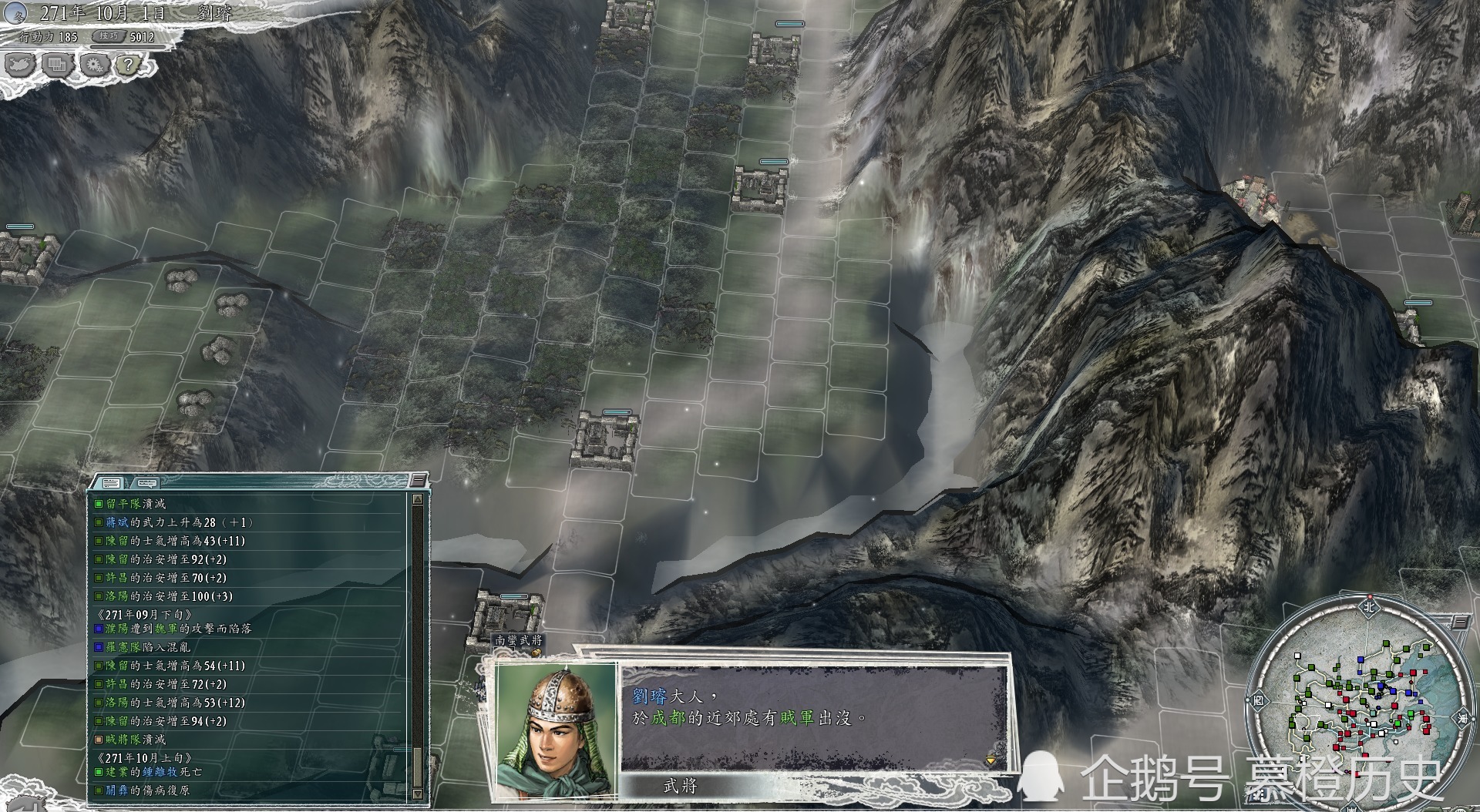1480x812 pixels.
Task: Click the winter season emblem beside the date
Action: tap(15, 13)
